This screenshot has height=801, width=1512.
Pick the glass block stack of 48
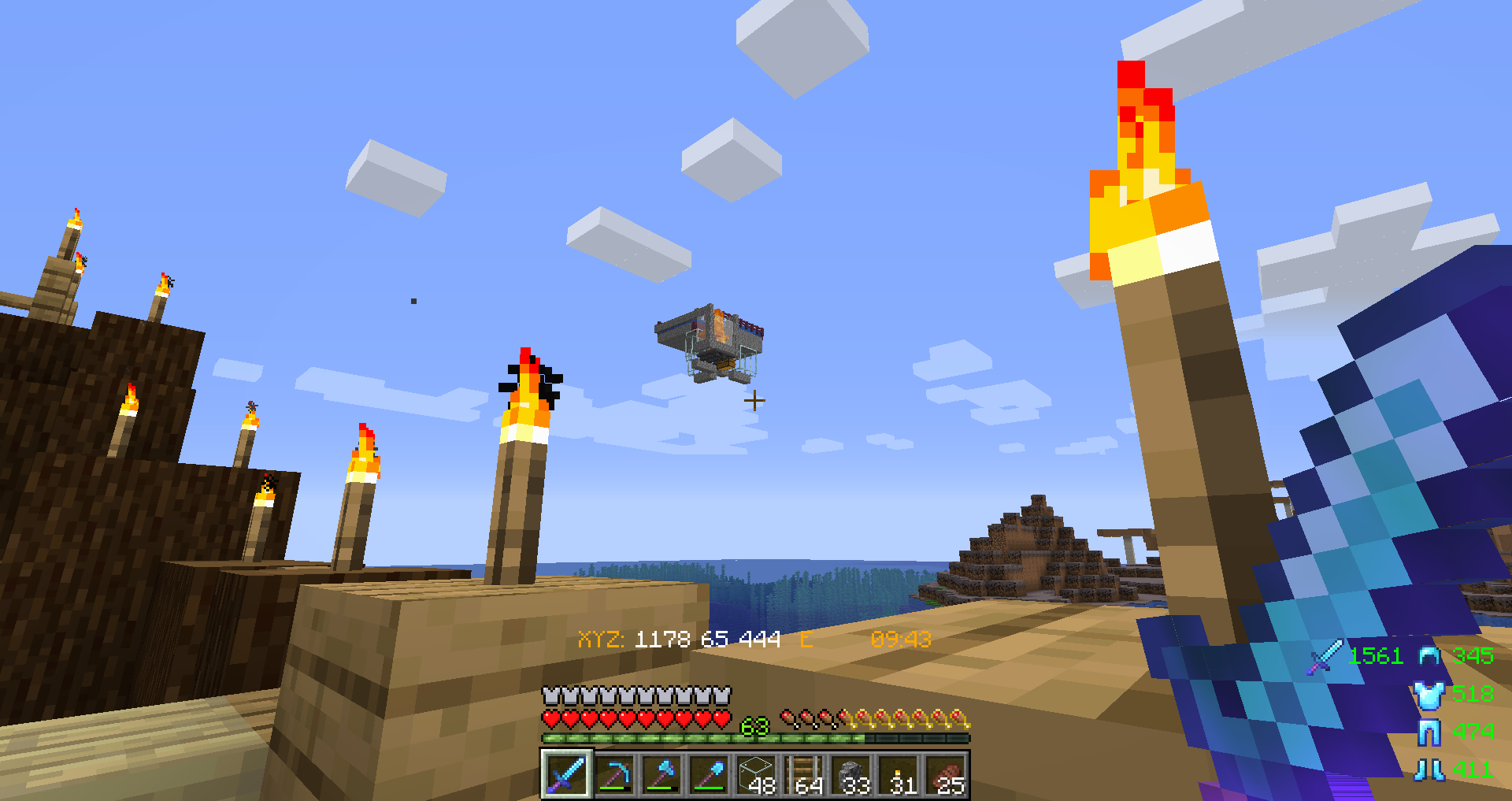(756, 774)
